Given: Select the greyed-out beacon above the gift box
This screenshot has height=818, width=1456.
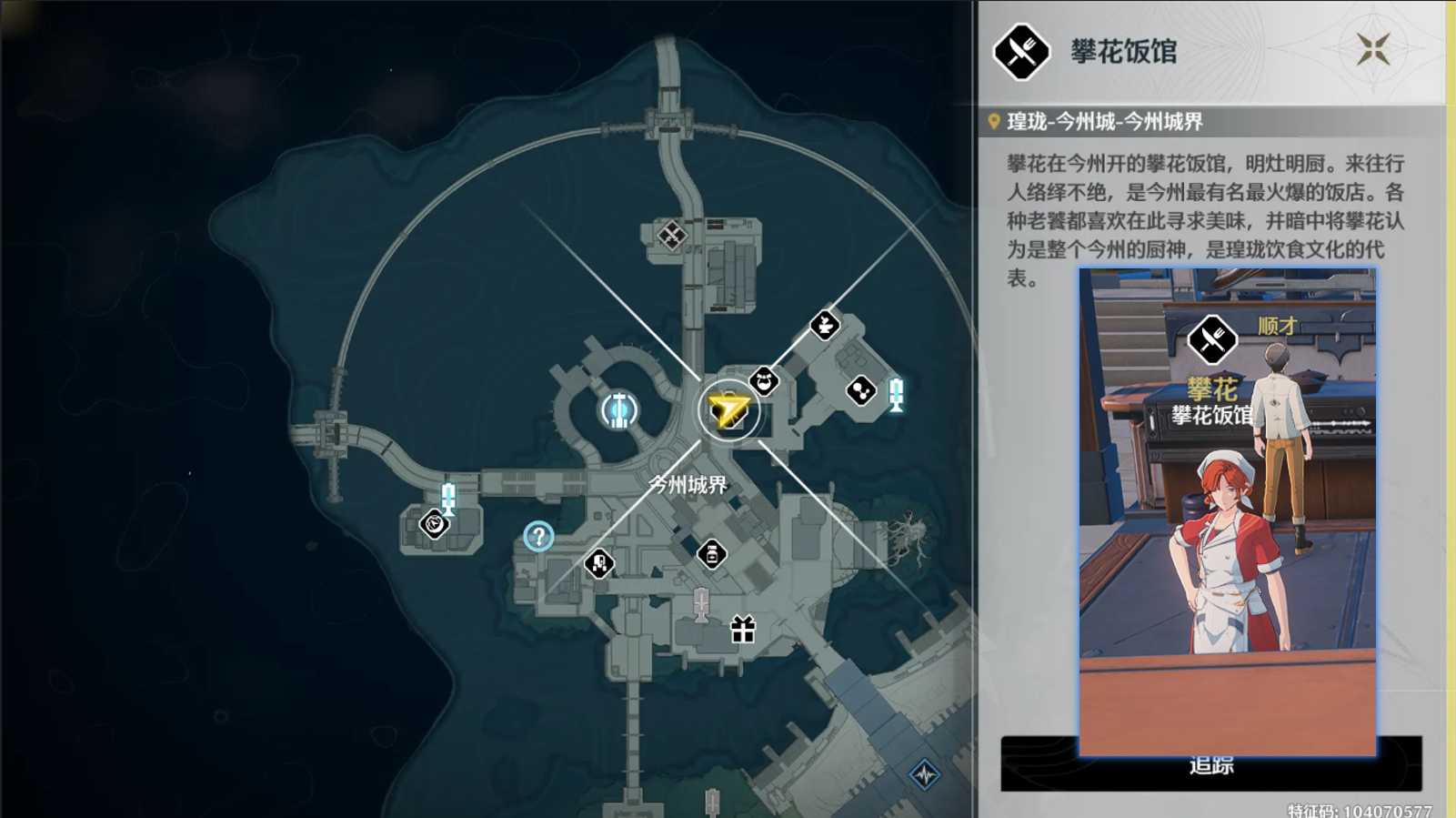Looking at the screenshot, I should pos(700,604).
